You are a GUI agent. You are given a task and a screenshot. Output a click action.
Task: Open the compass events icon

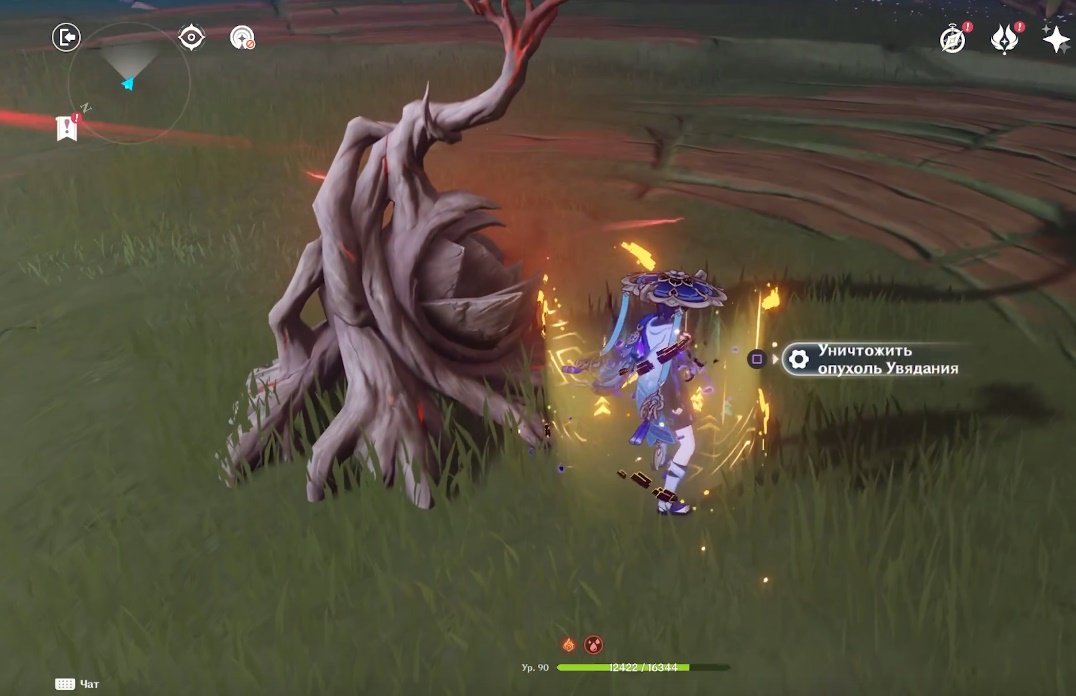coord(952,39)
